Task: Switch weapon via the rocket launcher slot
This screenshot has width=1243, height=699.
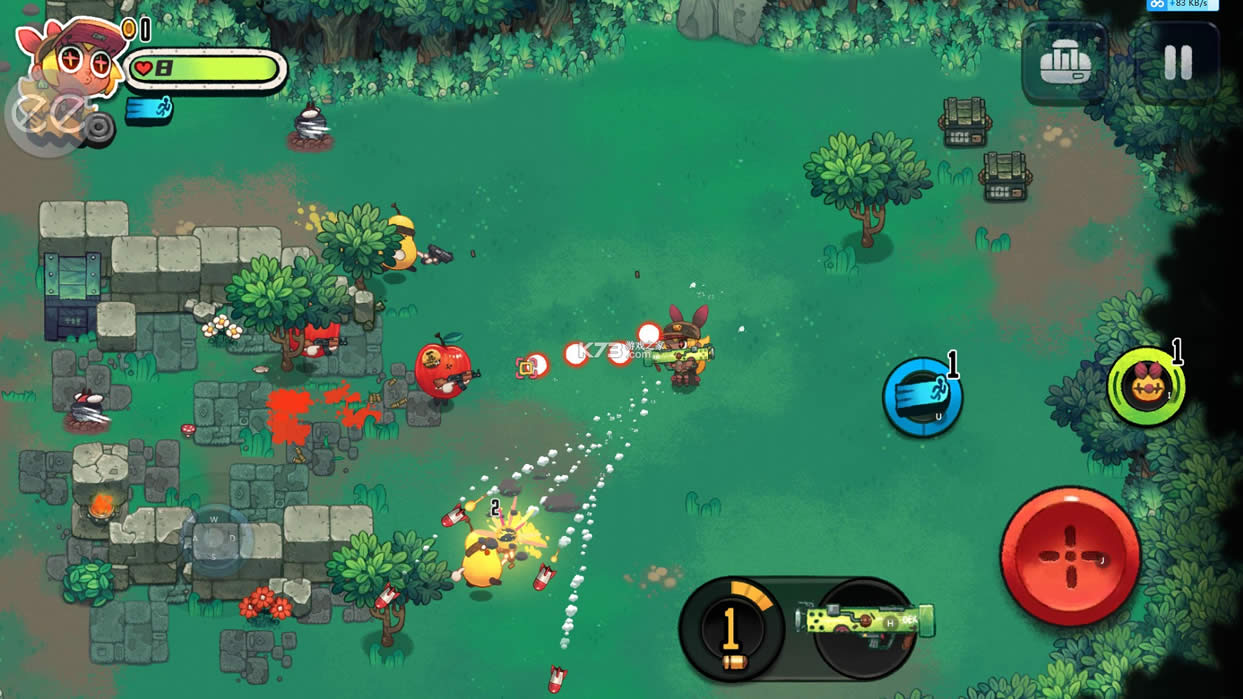Action: 866,623
